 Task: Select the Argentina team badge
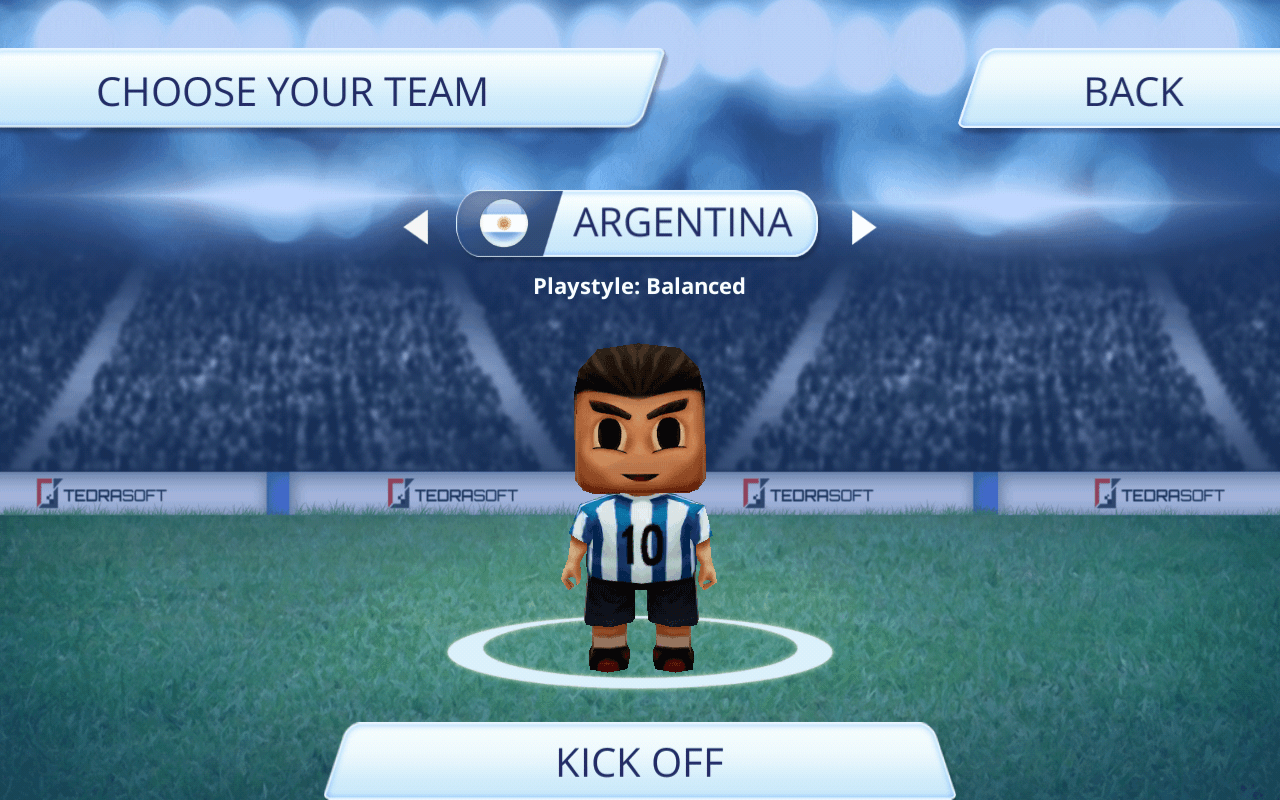[x=504, y=224]
